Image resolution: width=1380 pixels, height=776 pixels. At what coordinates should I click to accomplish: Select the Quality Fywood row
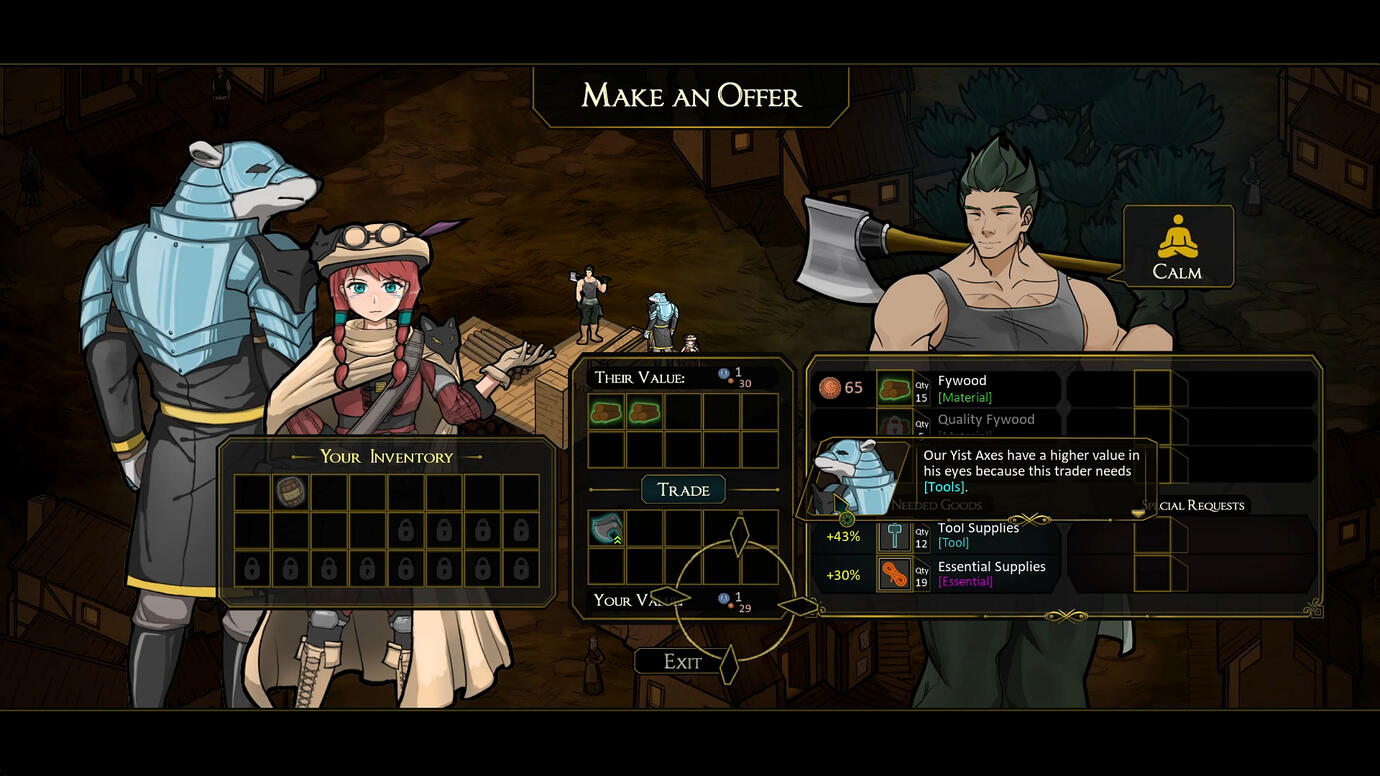click(985, 420)
